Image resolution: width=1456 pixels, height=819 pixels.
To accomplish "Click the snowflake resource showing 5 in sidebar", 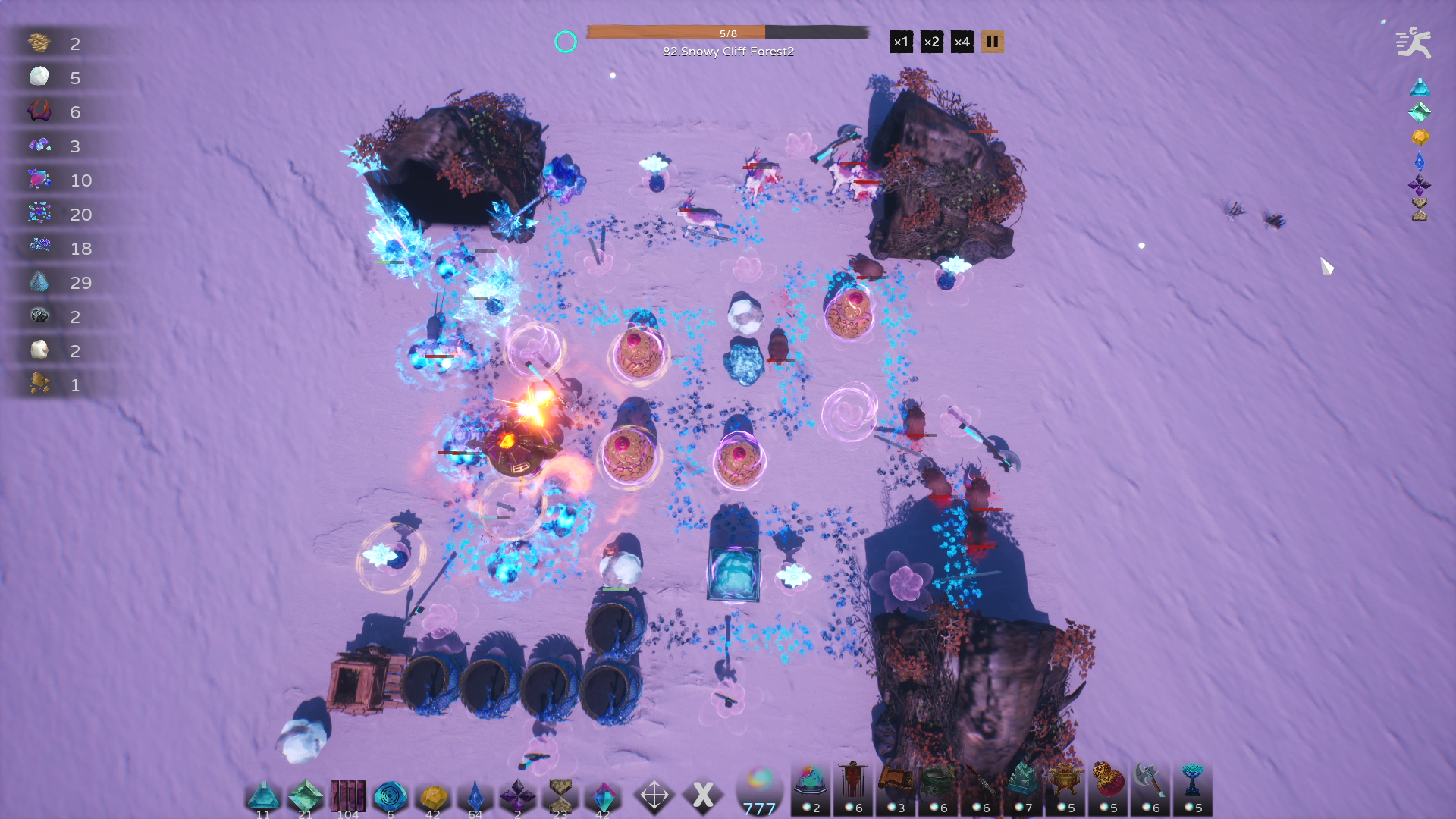I will point(39,77).
